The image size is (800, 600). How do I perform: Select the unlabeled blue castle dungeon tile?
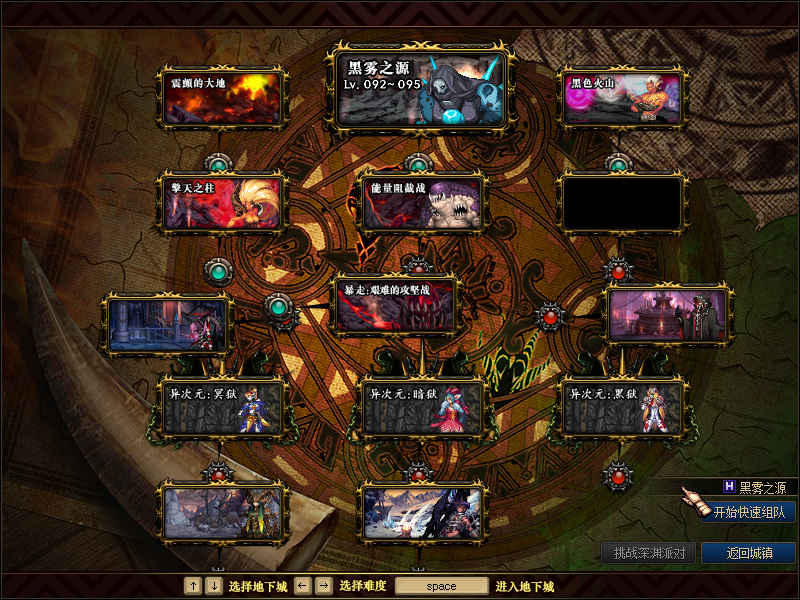[x=167, y=323]
